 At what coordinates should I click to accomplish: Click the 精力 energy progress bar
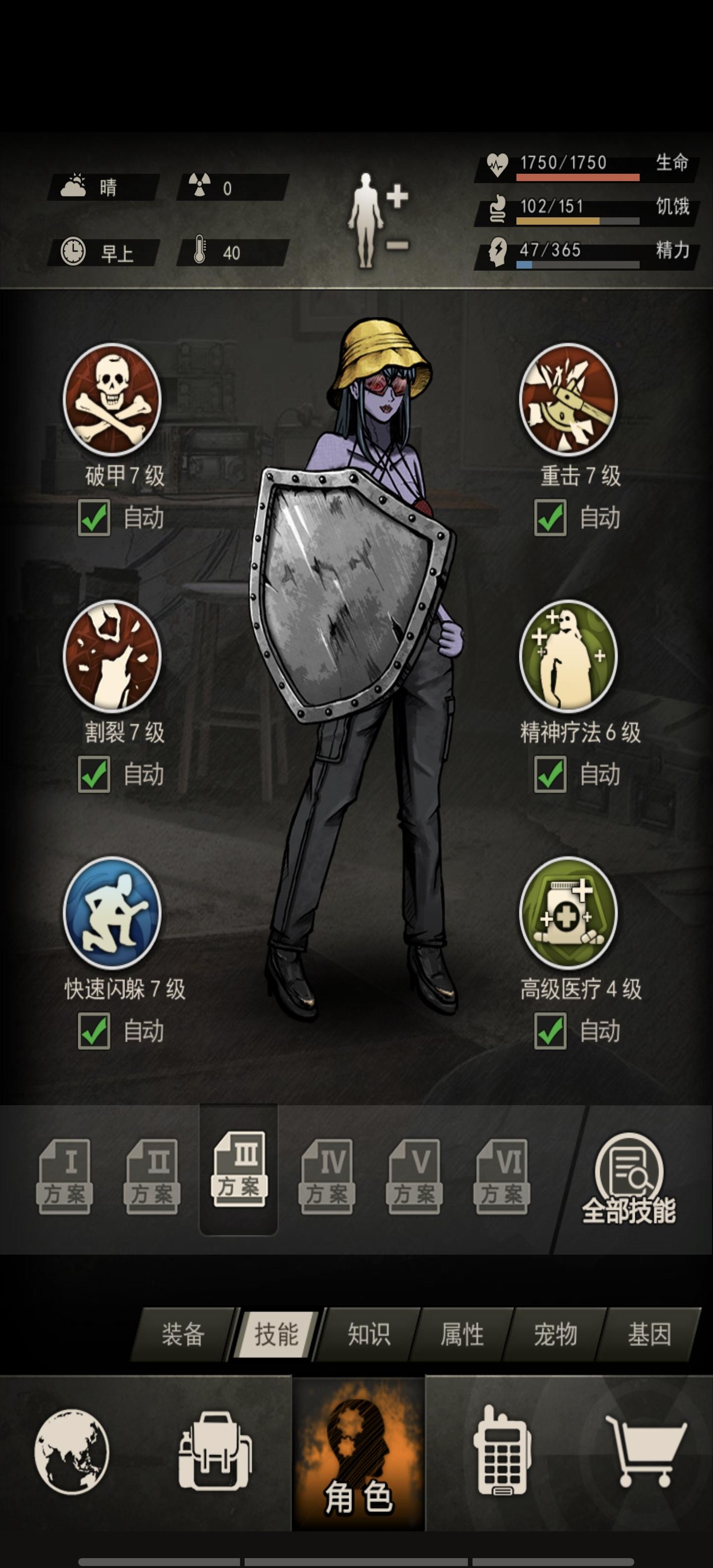[577, 264]
